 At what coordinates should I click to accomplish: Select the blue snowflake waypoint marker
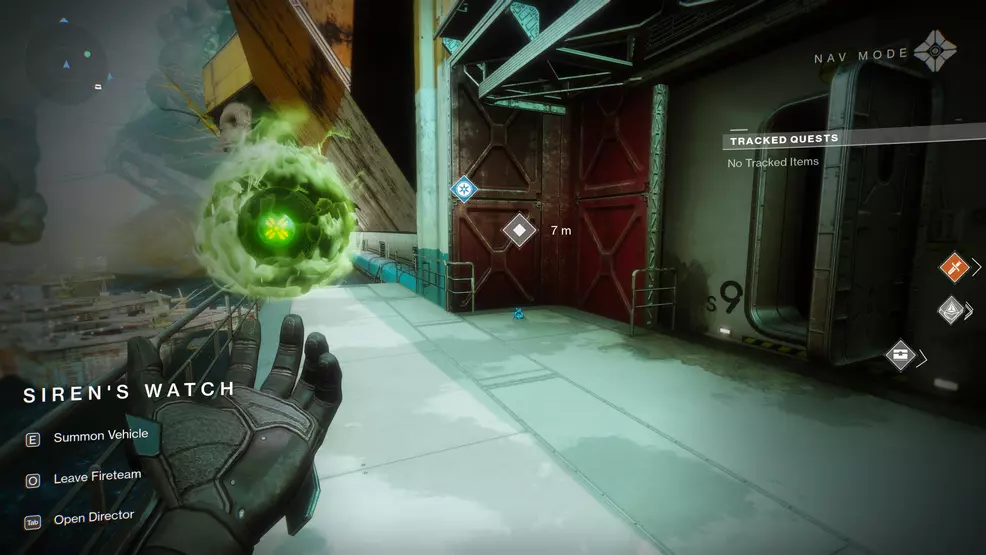tap(463, 188)
